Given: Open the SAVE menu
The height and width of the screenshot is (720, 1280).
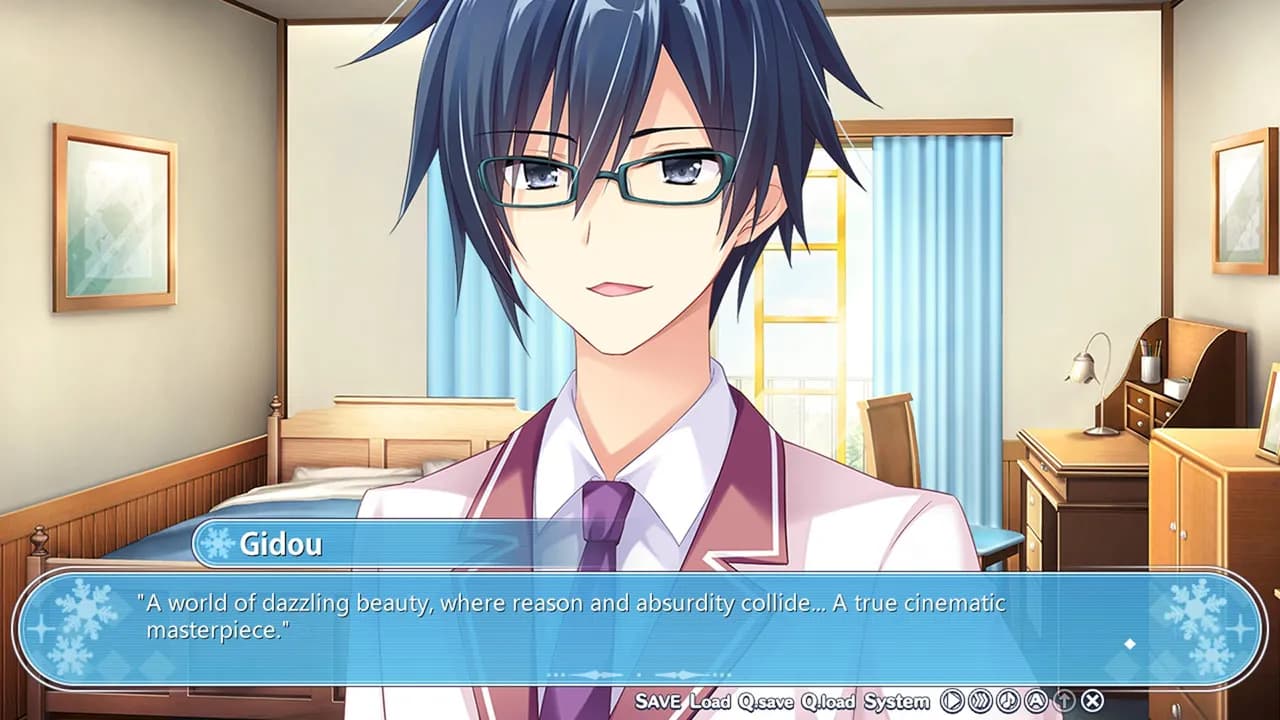Looking at the screenshot, I should [x=659, y=701].
